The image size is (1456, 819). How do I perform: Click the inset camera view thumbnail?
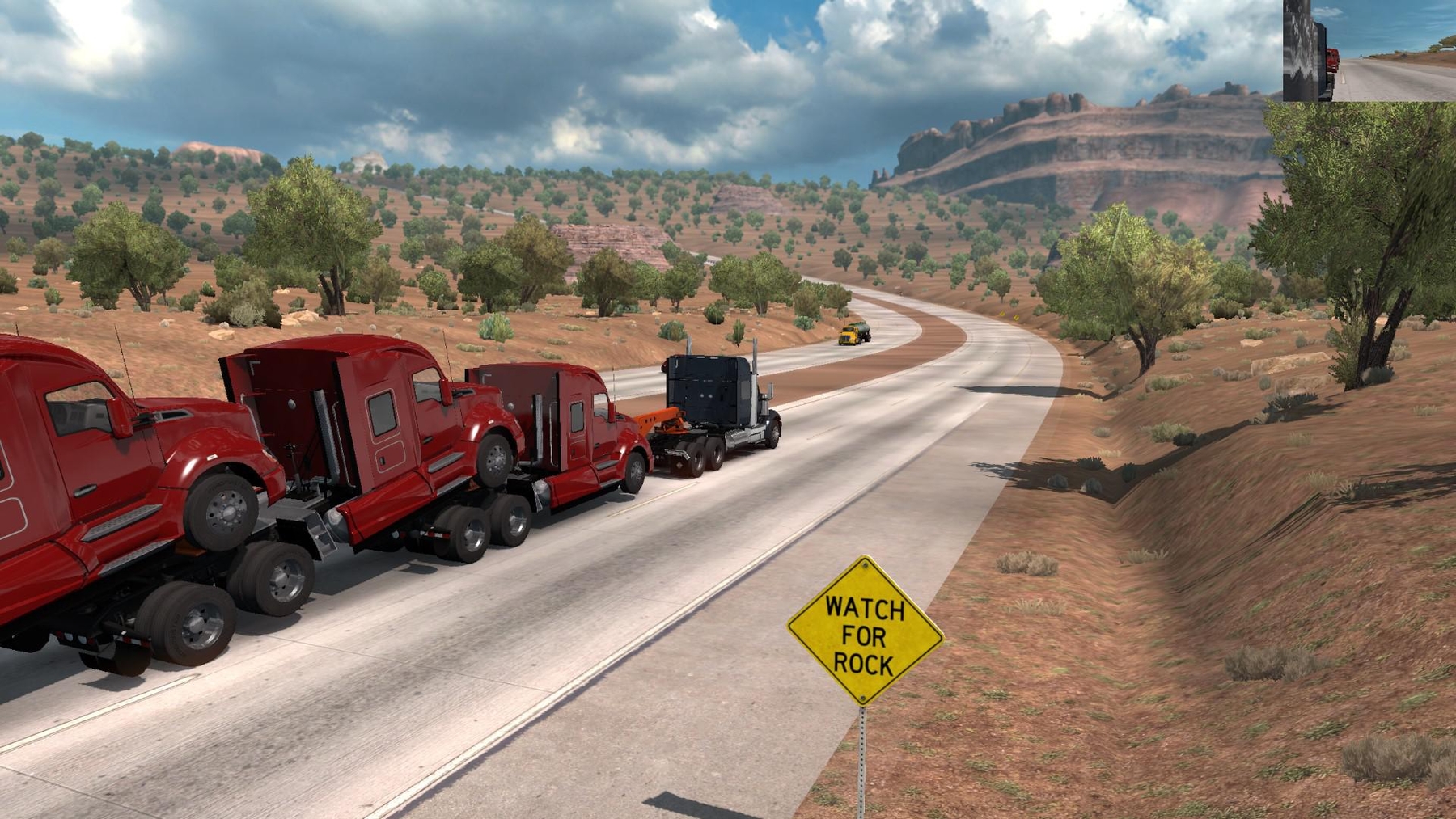(x=1369, y=50)
